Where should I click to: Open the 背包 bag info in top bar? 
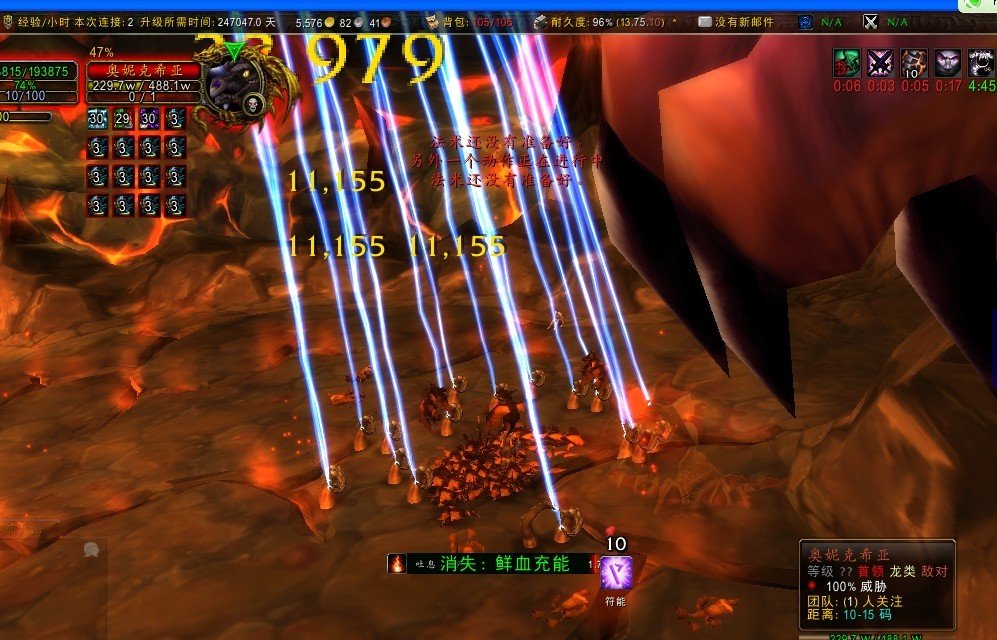coord(470,22)
